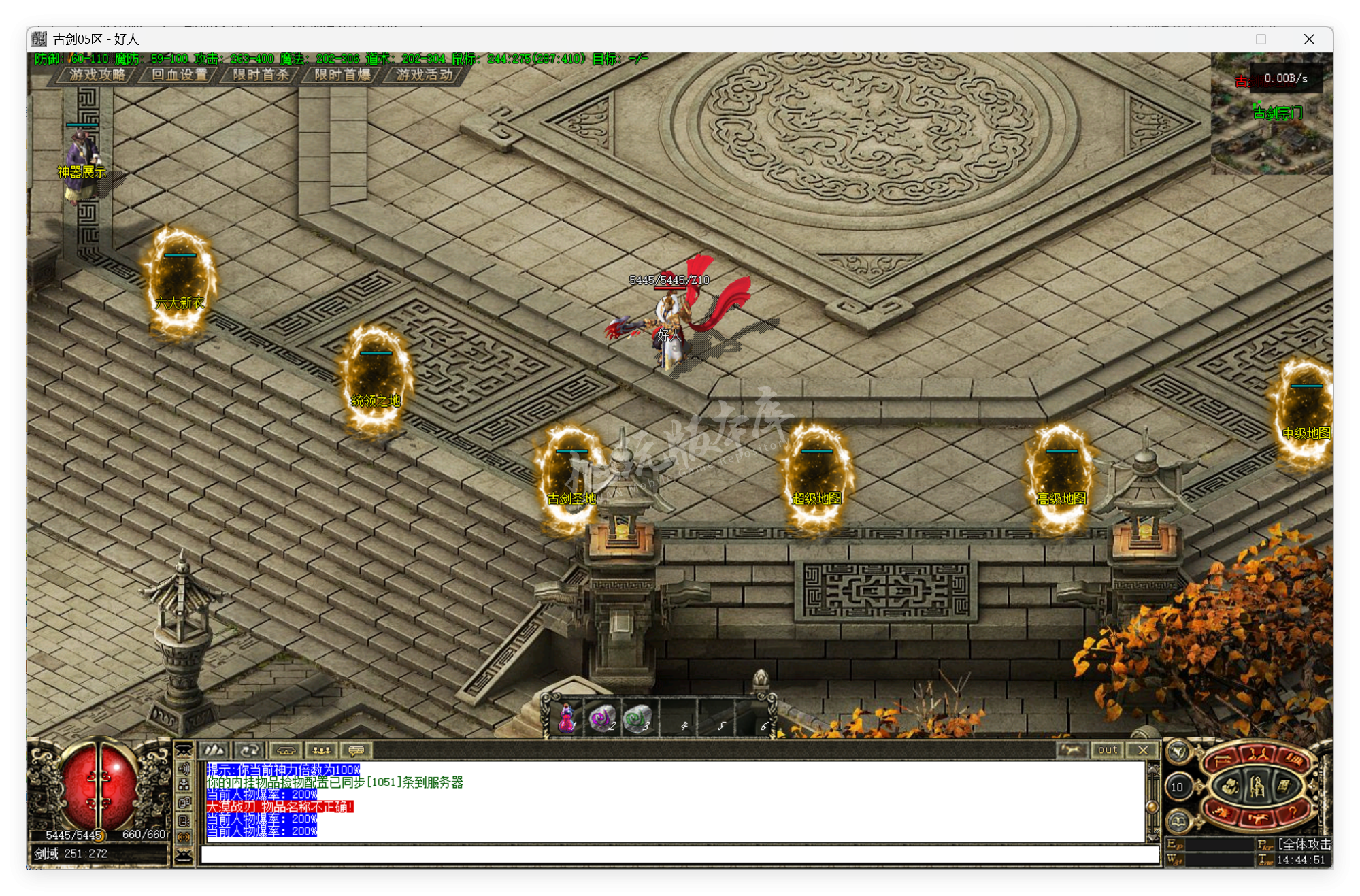Open the chat bubble settings icon
This screenshot has height=896, width=1360.
356,750
